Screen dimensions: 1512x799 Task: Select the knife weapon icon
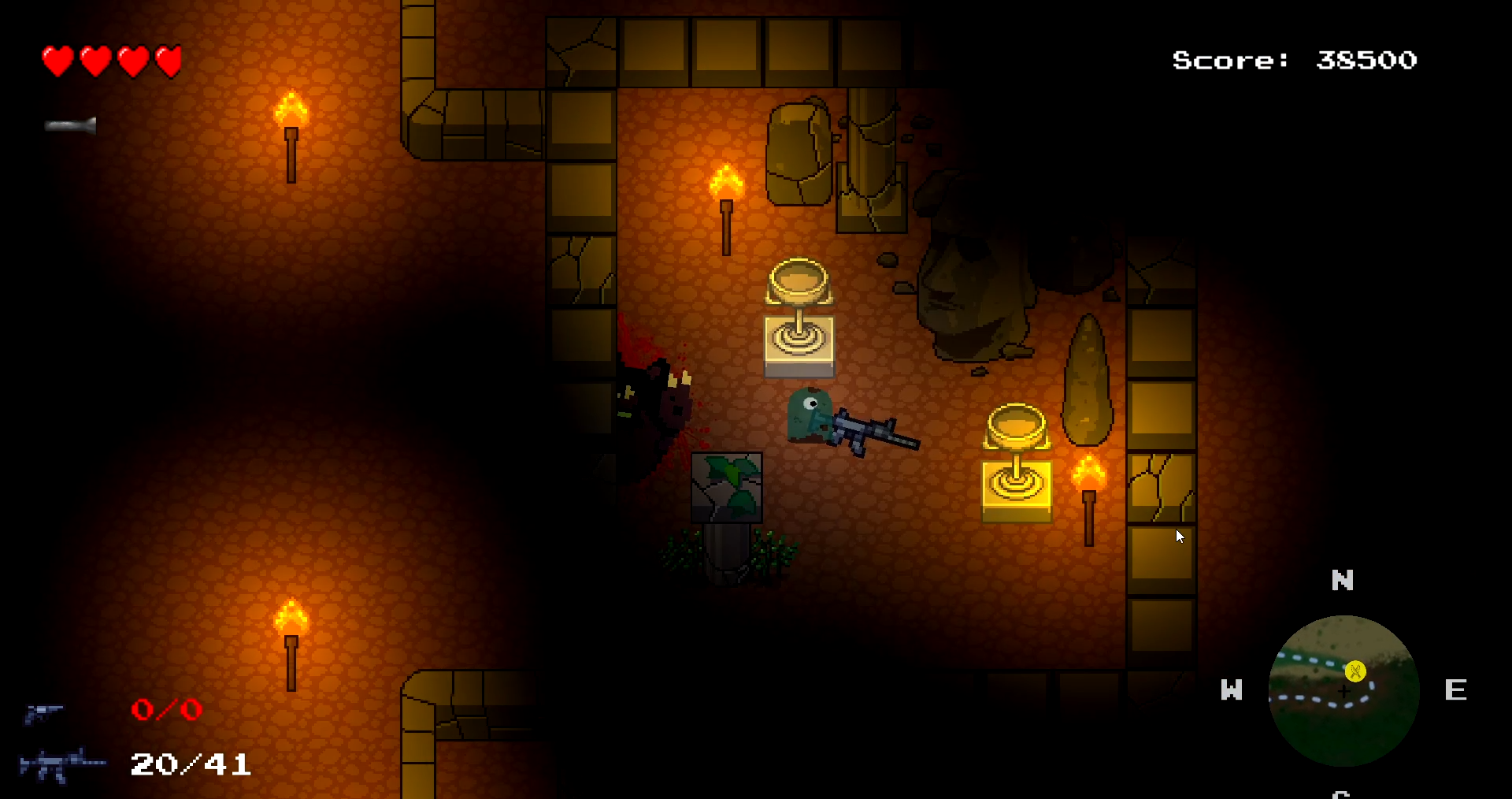click(x=69, y=126)
